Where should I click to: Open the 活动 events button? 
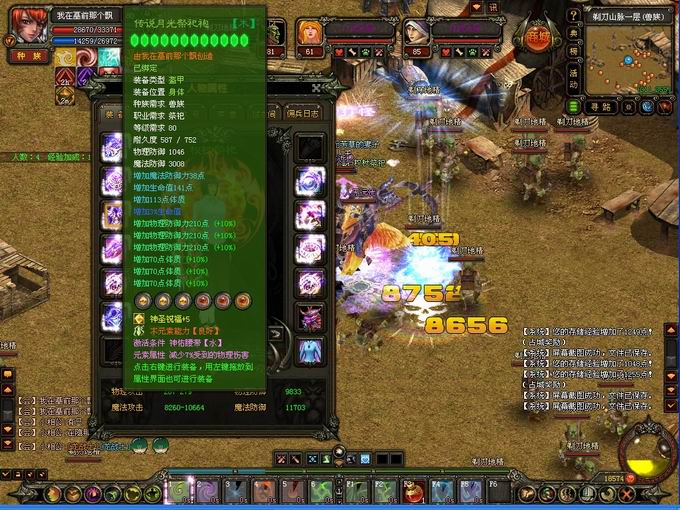pyautogui.click(x=573, y=73)
